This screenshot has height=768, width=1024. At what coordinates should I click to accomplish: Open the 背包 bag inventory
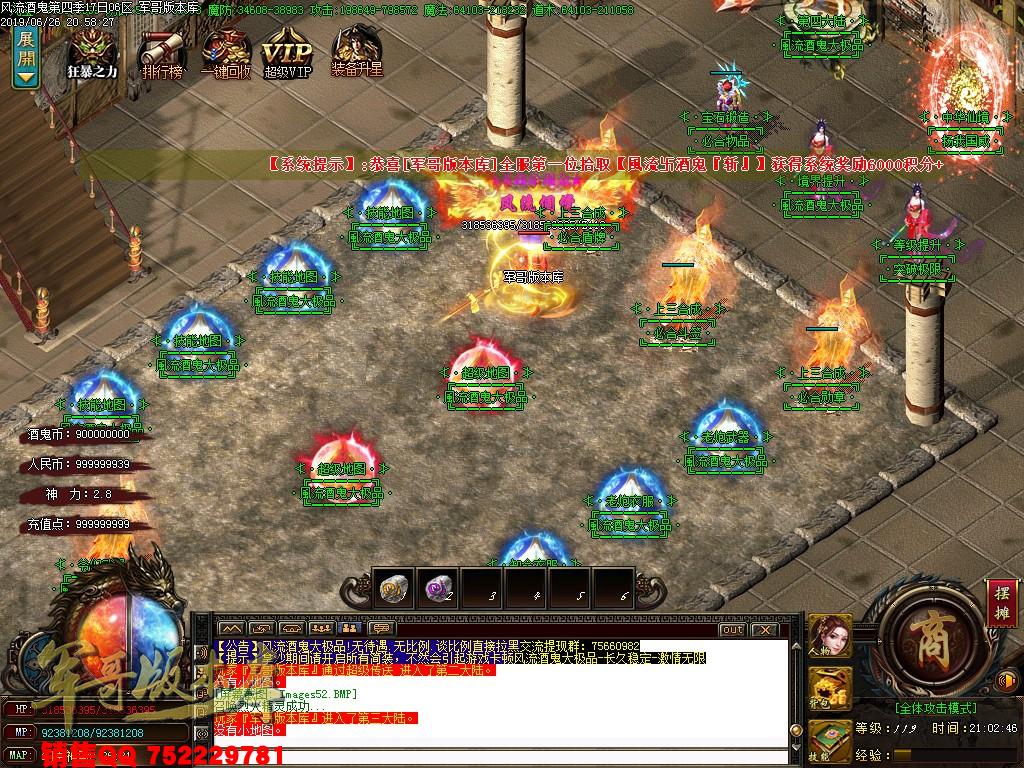[830, 689]
